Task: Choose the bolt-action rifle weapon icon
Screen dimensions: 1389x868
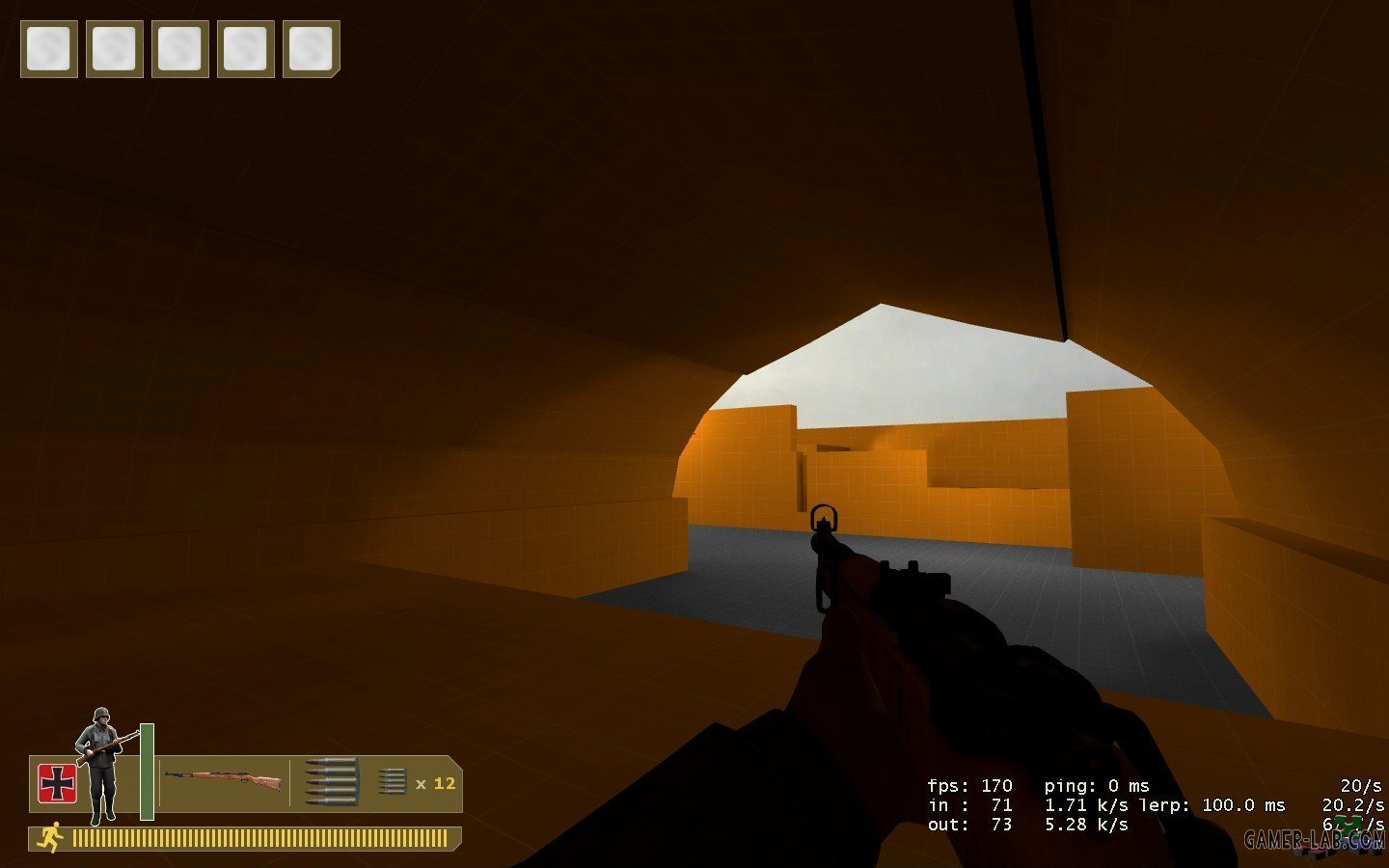Action: pyautogui.click(x=223, y=779)
